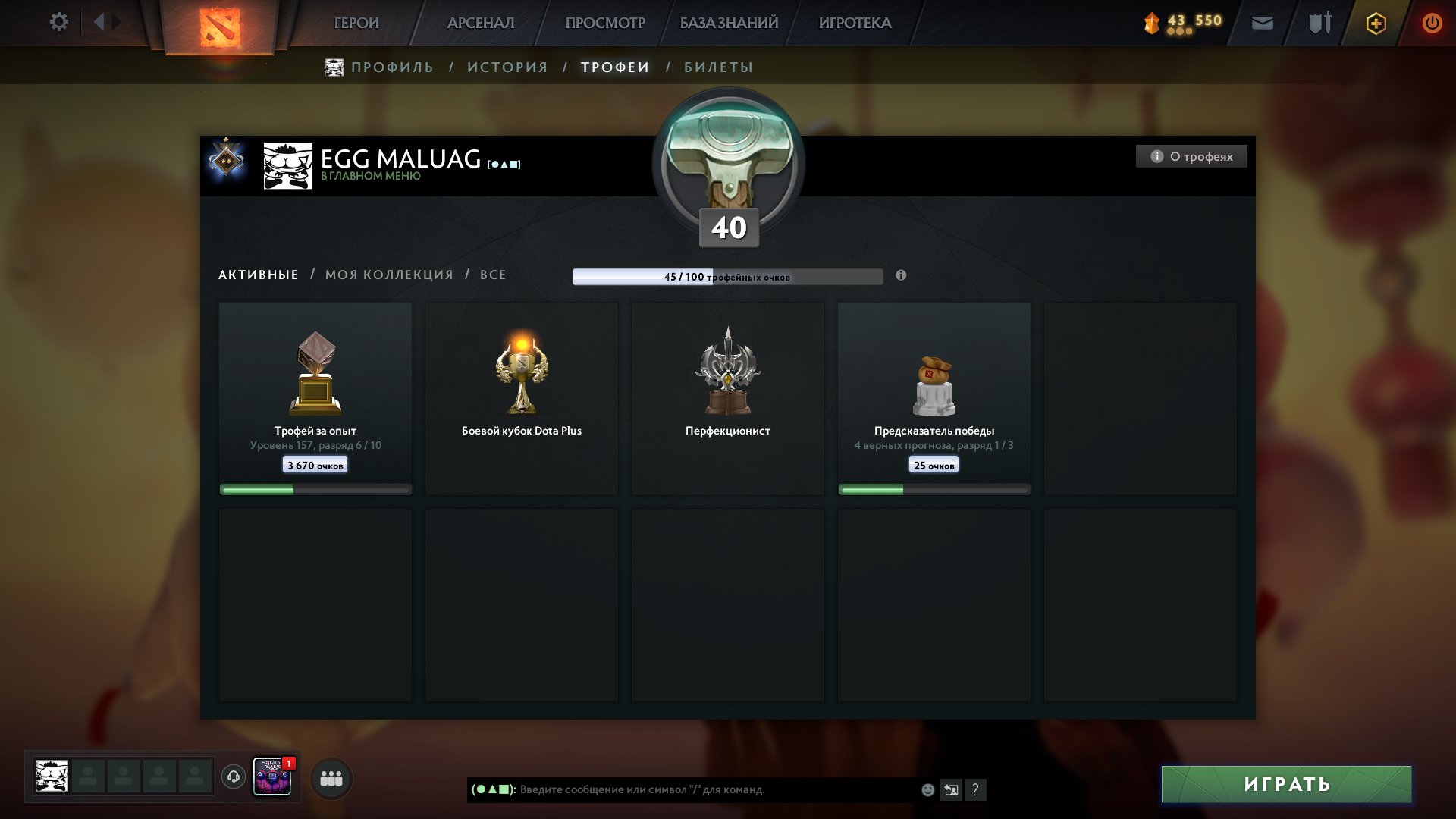Click the green ИГРАТЬ play button
The width and height of the screenshot is (1456, 819).
pyautogui.click(x=1286, y=784)
